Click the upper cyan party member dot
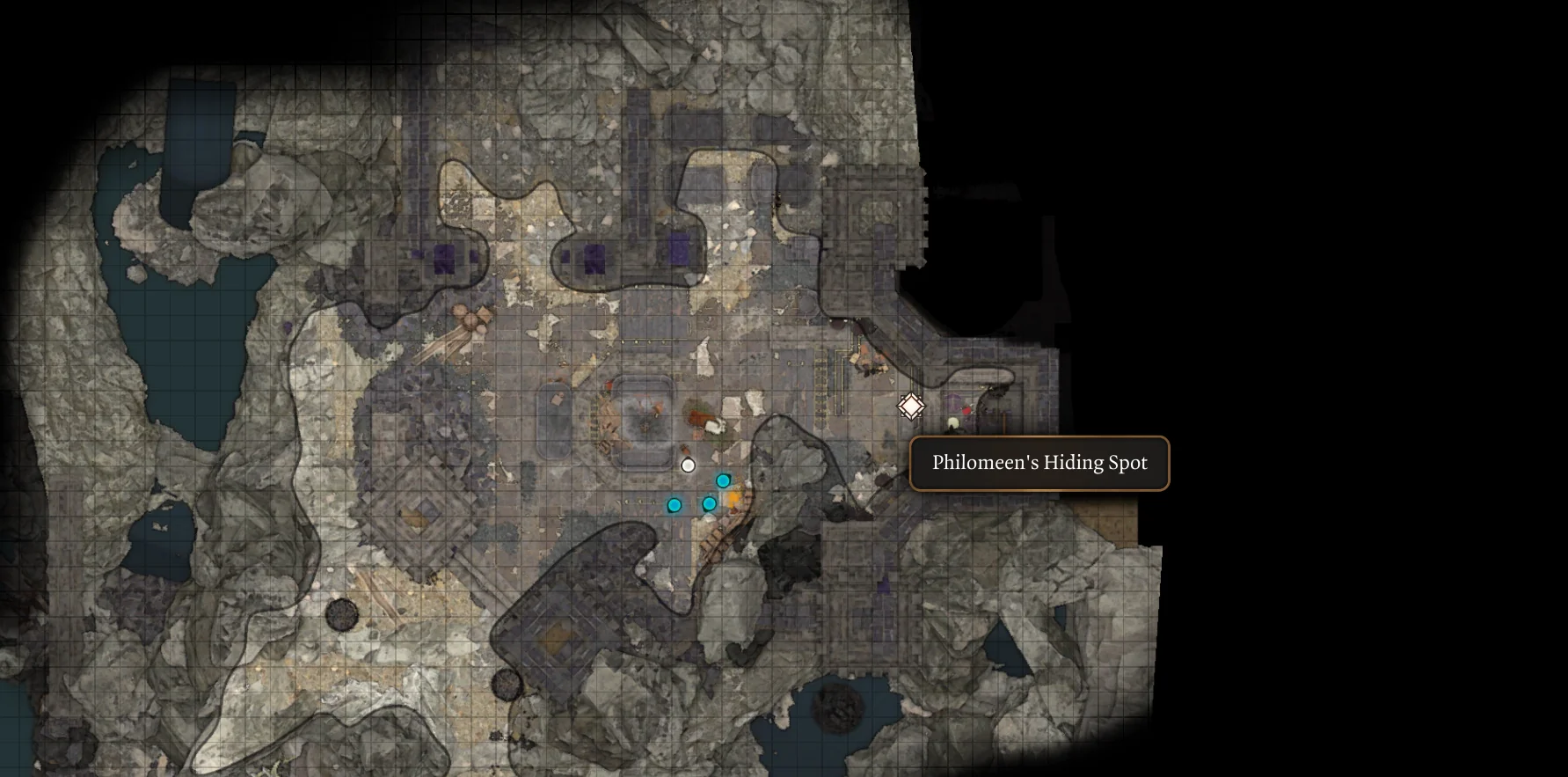Screen dimensions: 1568x777 point(723,480)
